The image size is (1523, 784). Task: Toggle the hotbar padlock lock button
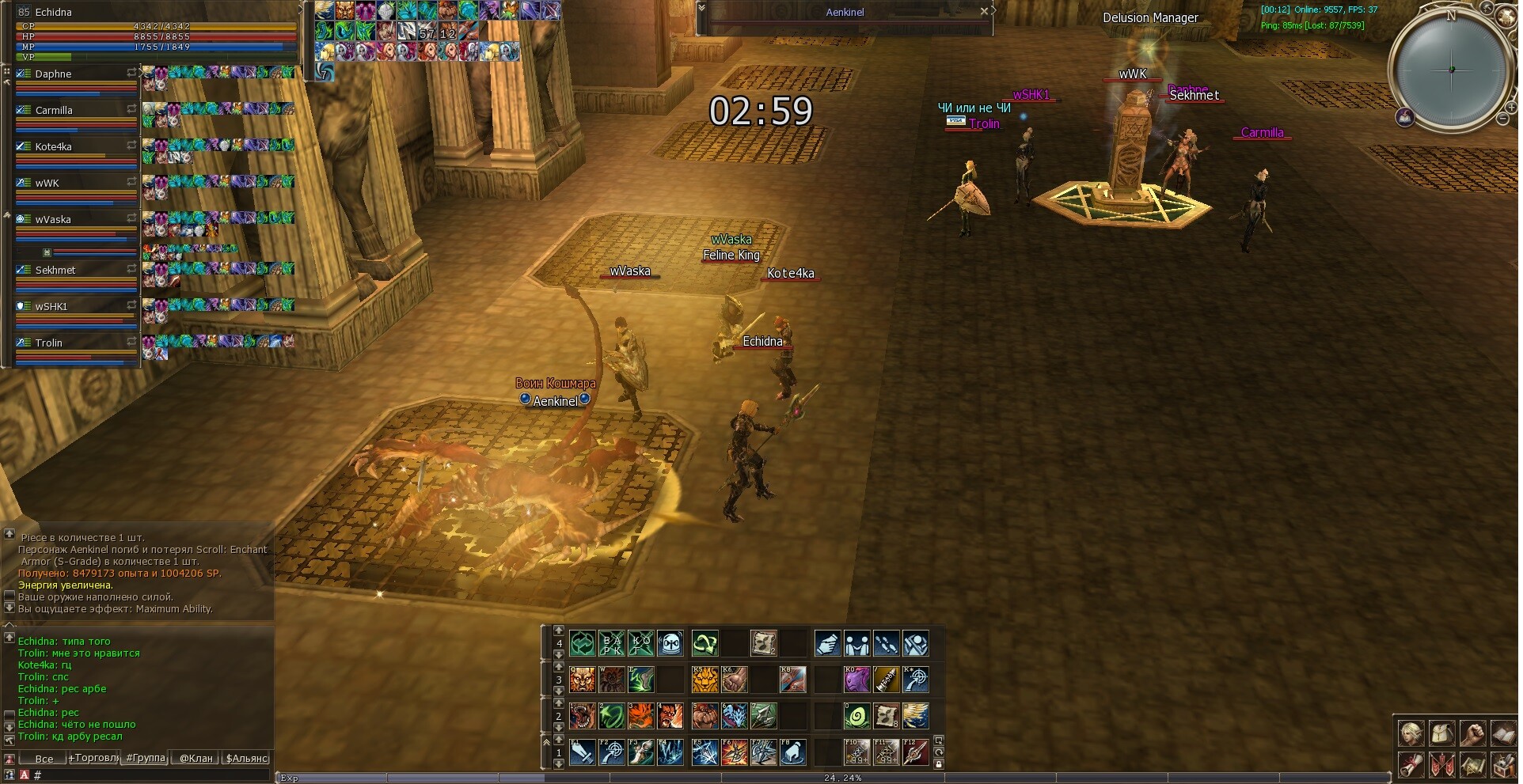939,764
